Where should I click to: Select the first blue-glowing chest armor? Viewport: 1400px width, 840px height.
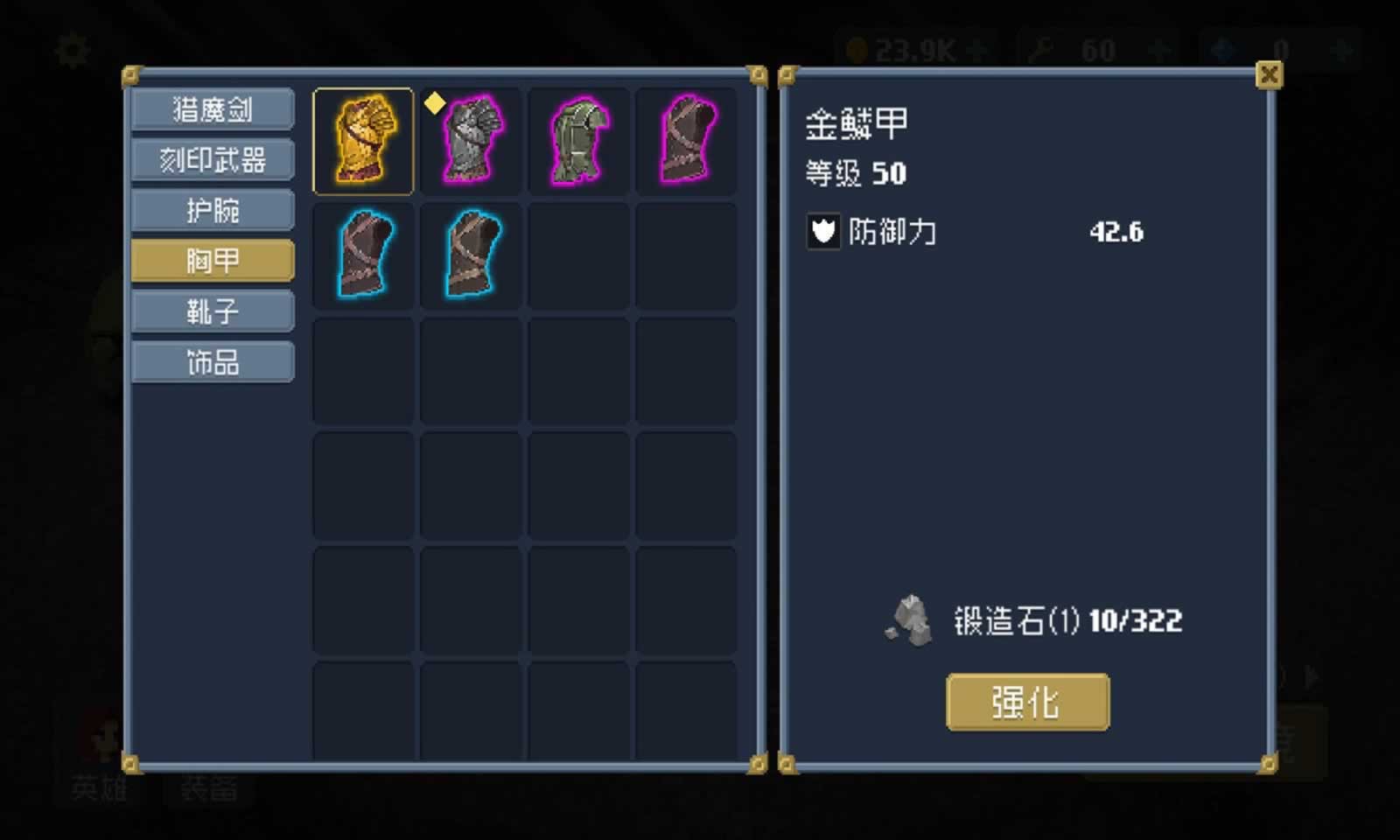[x=362, y=255]
